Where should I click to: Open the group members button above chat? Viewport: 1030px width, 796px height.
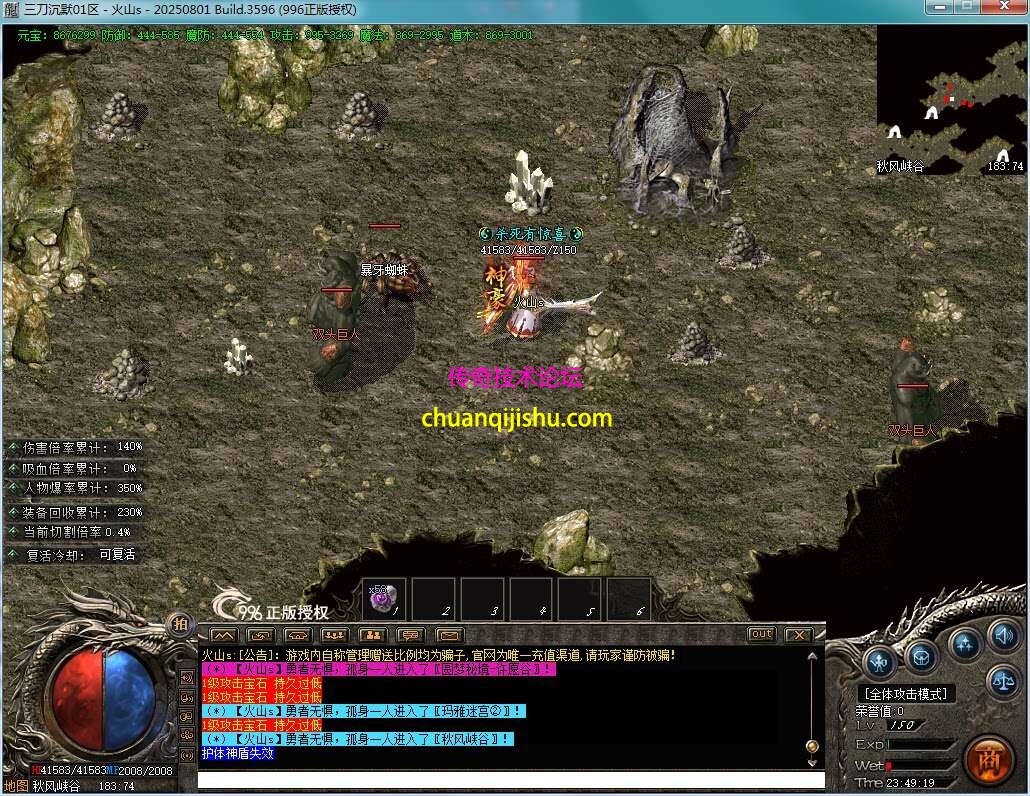pos(335,635)
